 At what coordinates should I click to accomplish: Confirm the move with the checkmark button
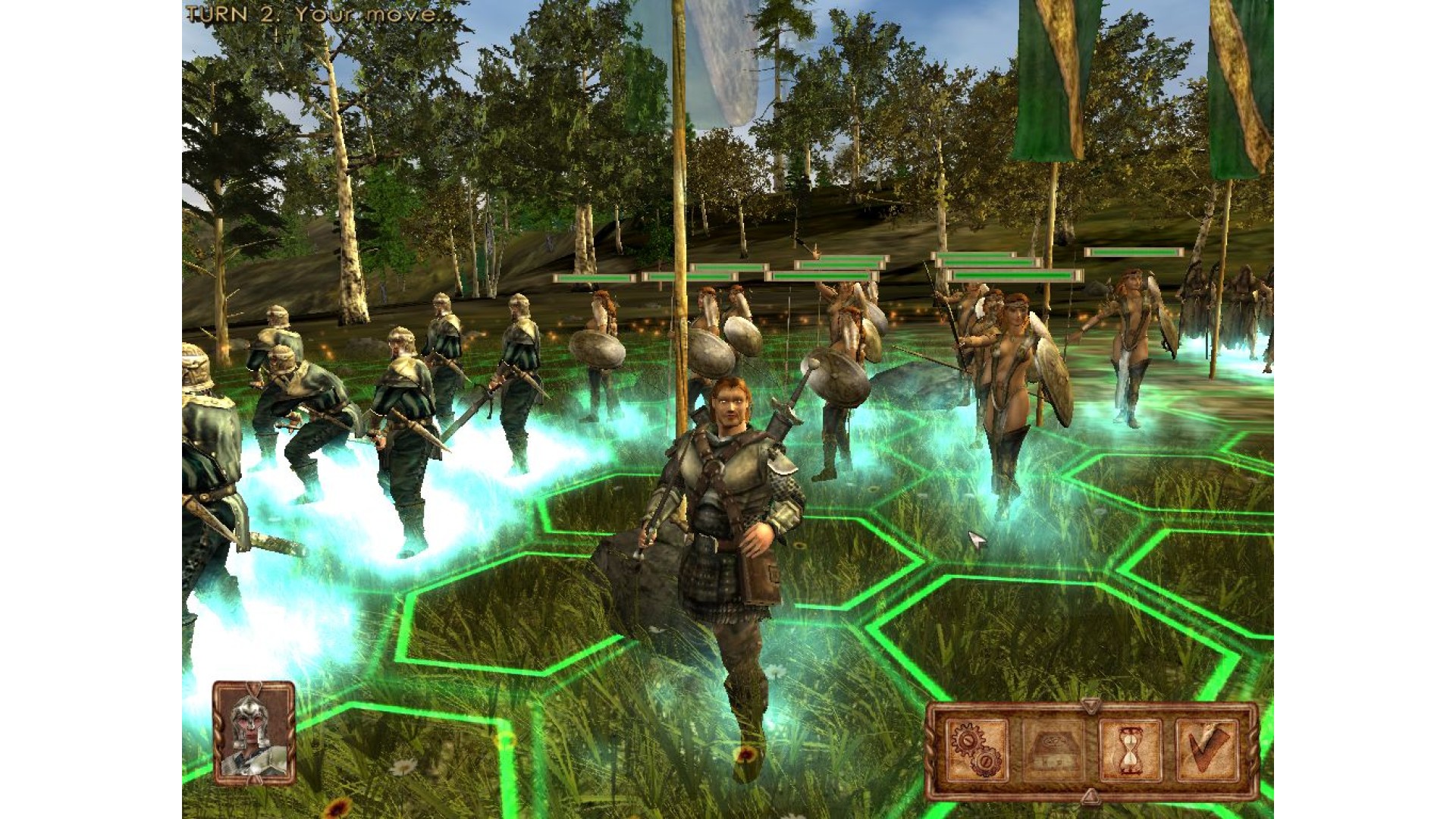point(1207,749)
